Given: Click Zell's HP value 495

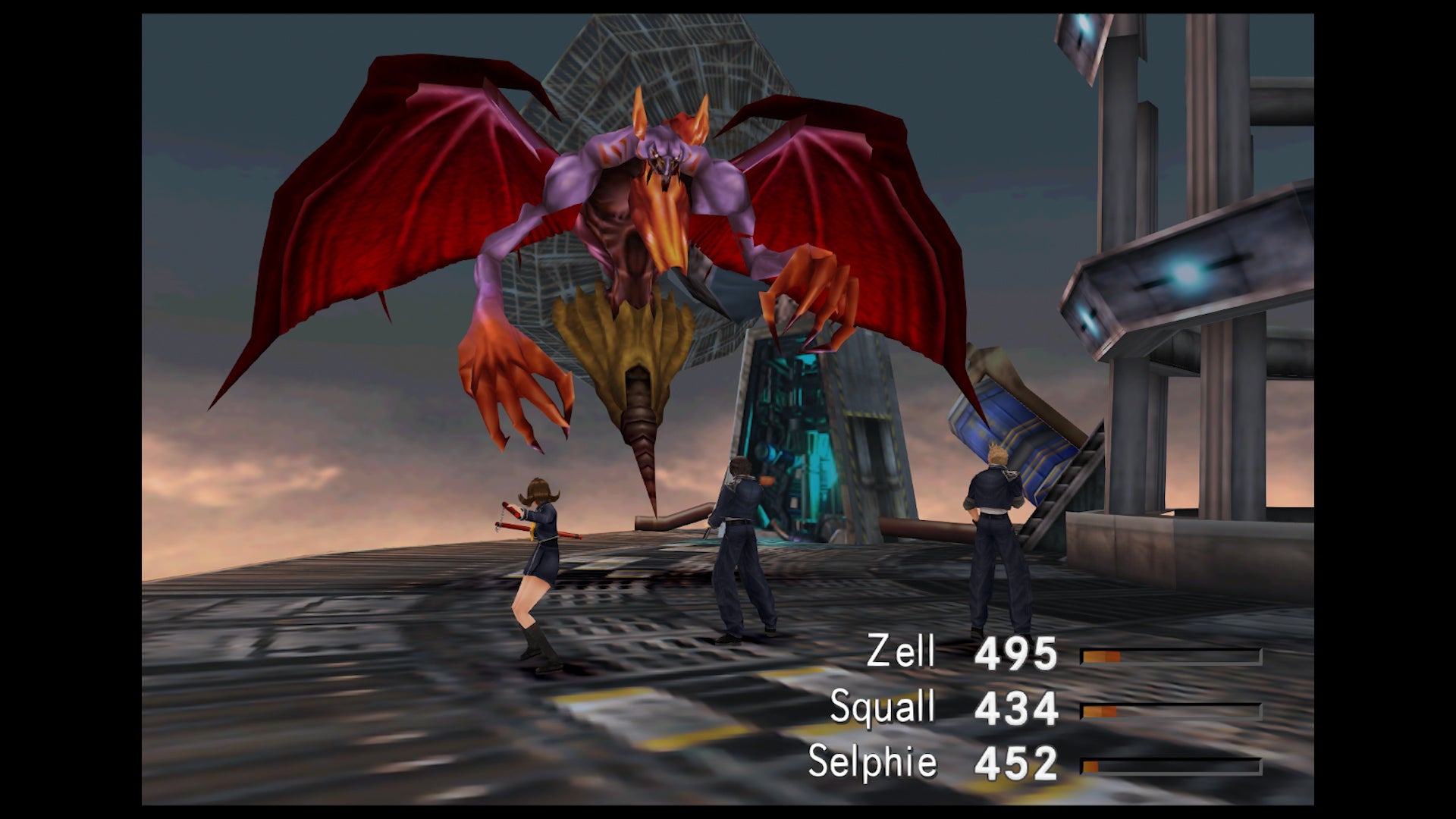Looking at the screenshot, I should (x=1016, y=654).
